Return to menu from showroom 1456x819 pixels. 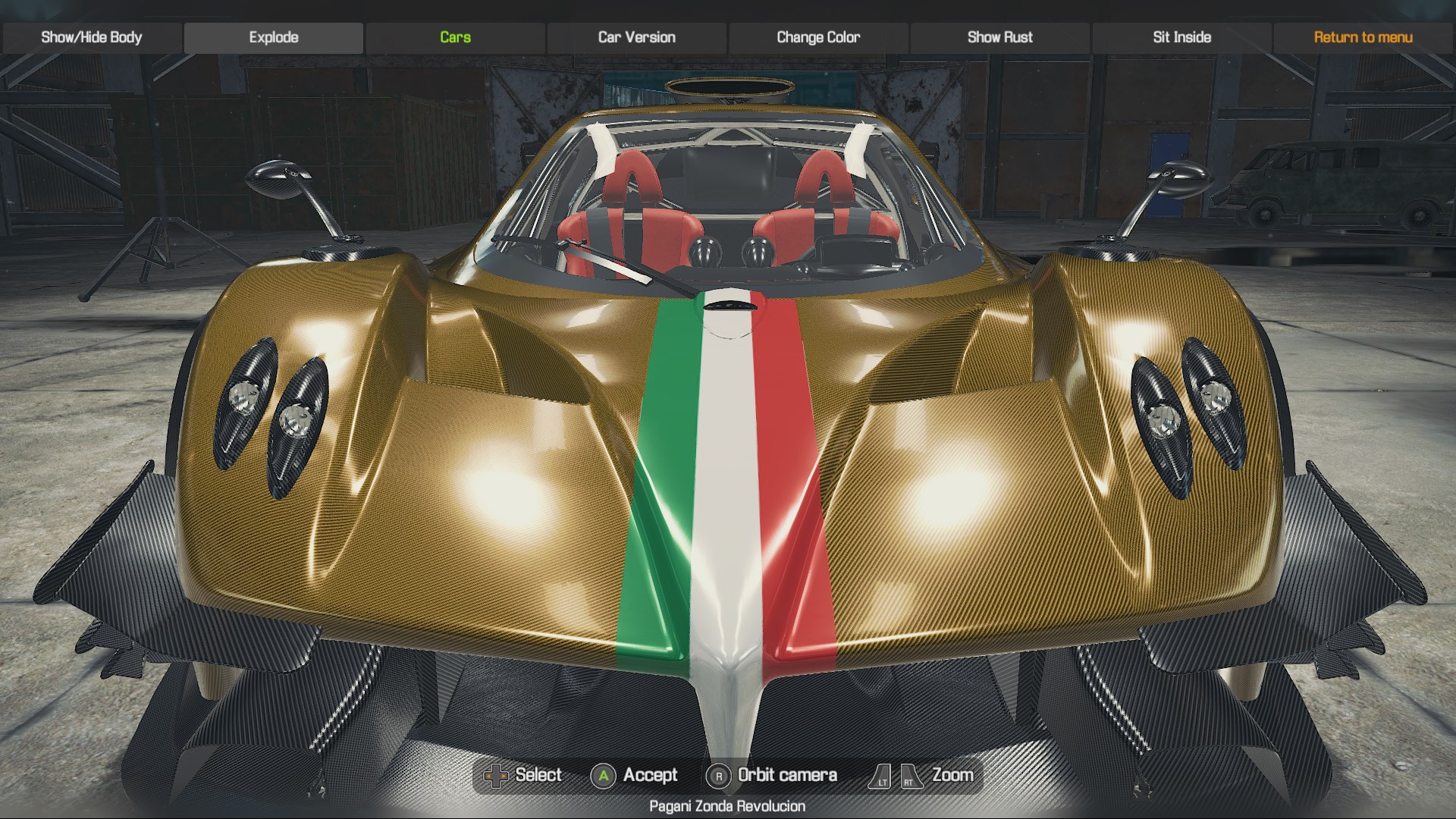point(1363,37)
